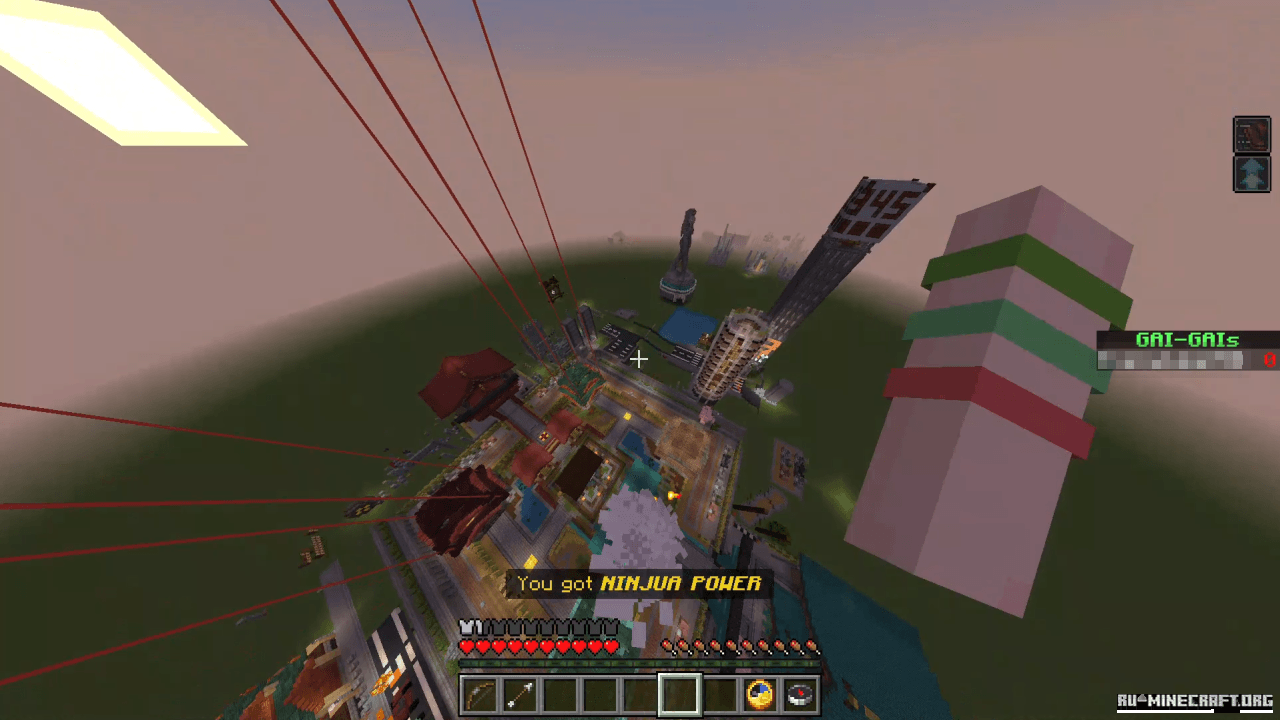Screen dimensions: 1280x720
Task: Open the ru-minecraft.org watermark link
Action: tap(1194, 700)
